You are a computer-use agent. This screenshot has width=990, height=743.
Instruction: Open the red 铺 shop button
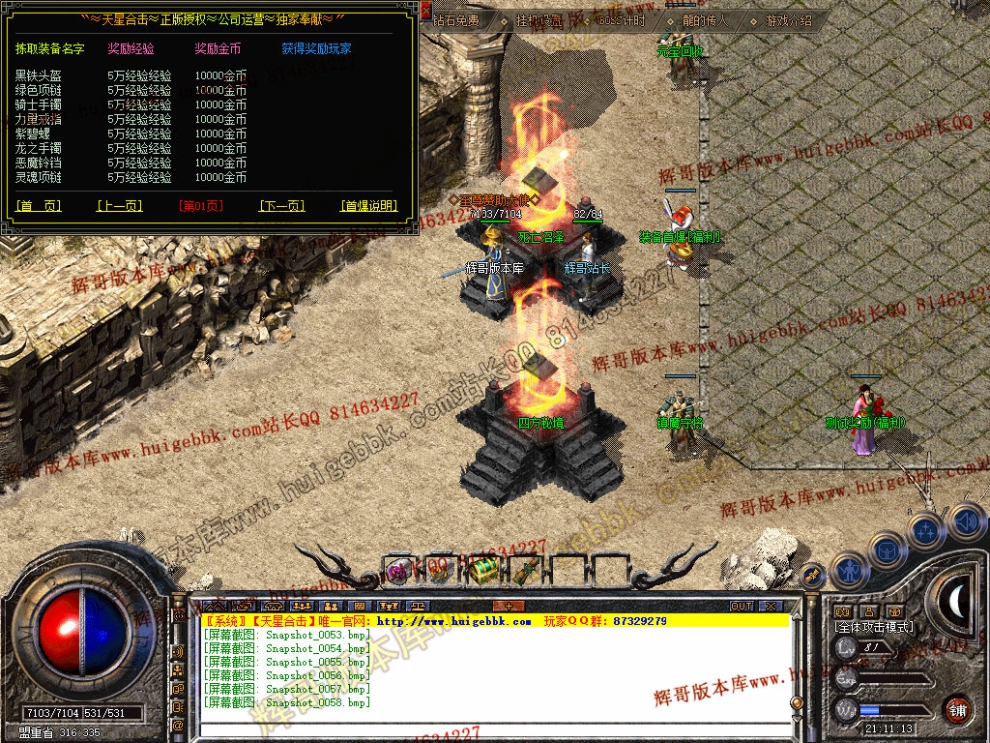click(958, 709)
